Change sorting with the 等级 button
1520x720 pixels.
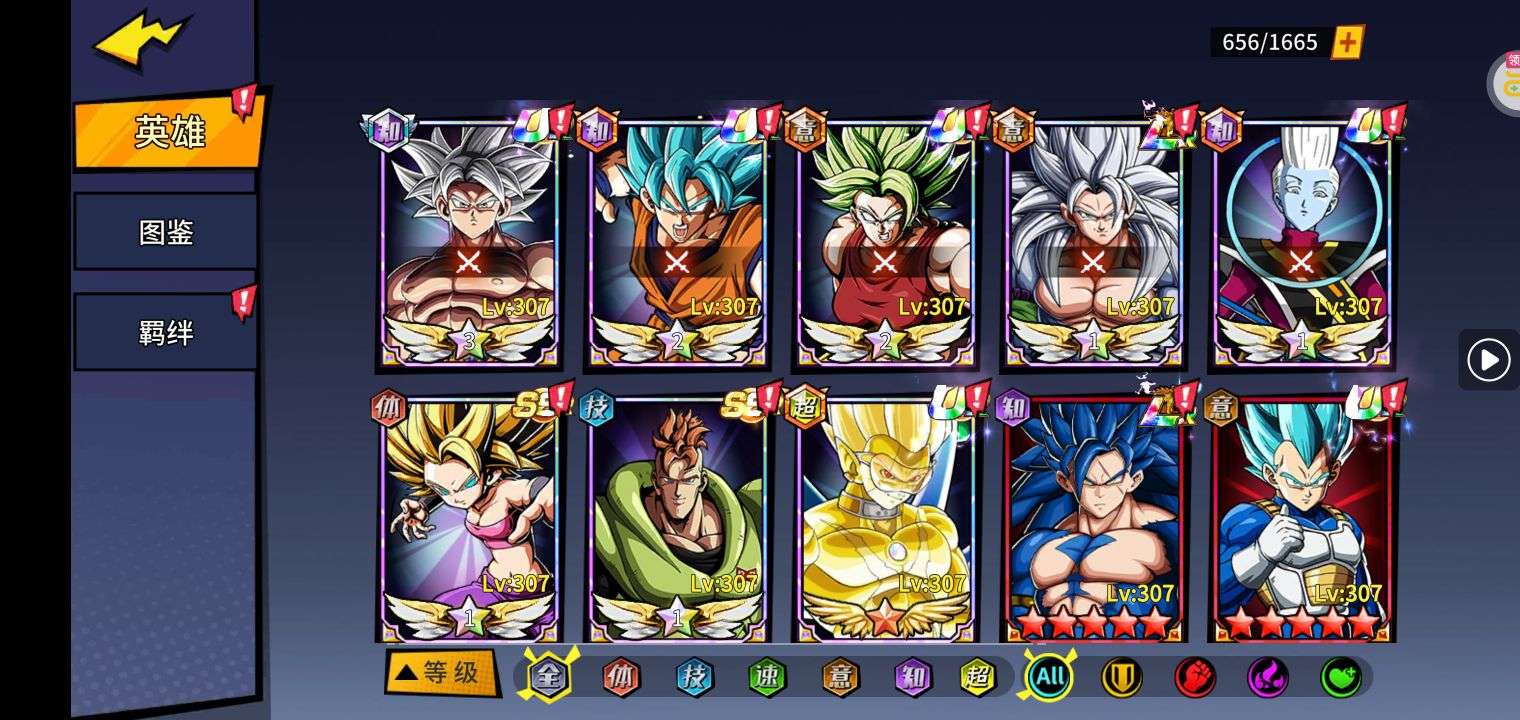pos(441,673)
